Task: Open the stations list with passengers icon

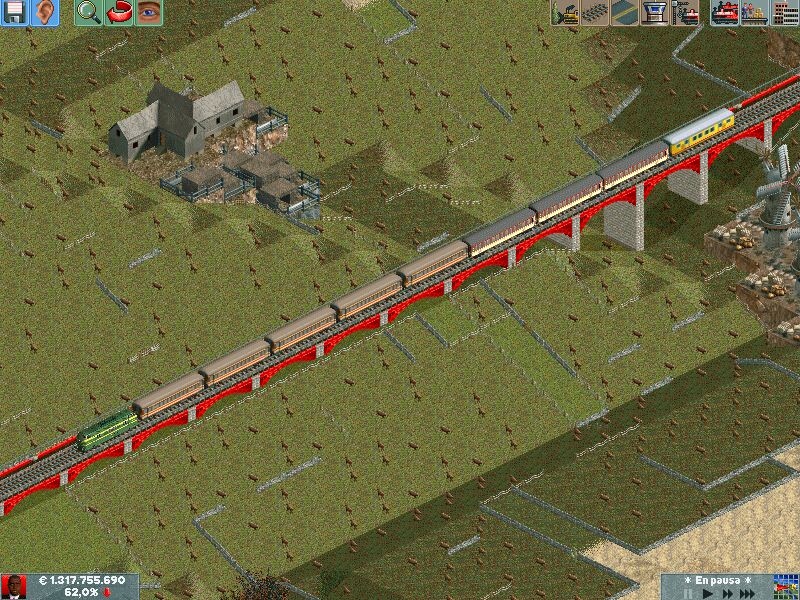Action: tap(754, 13)
